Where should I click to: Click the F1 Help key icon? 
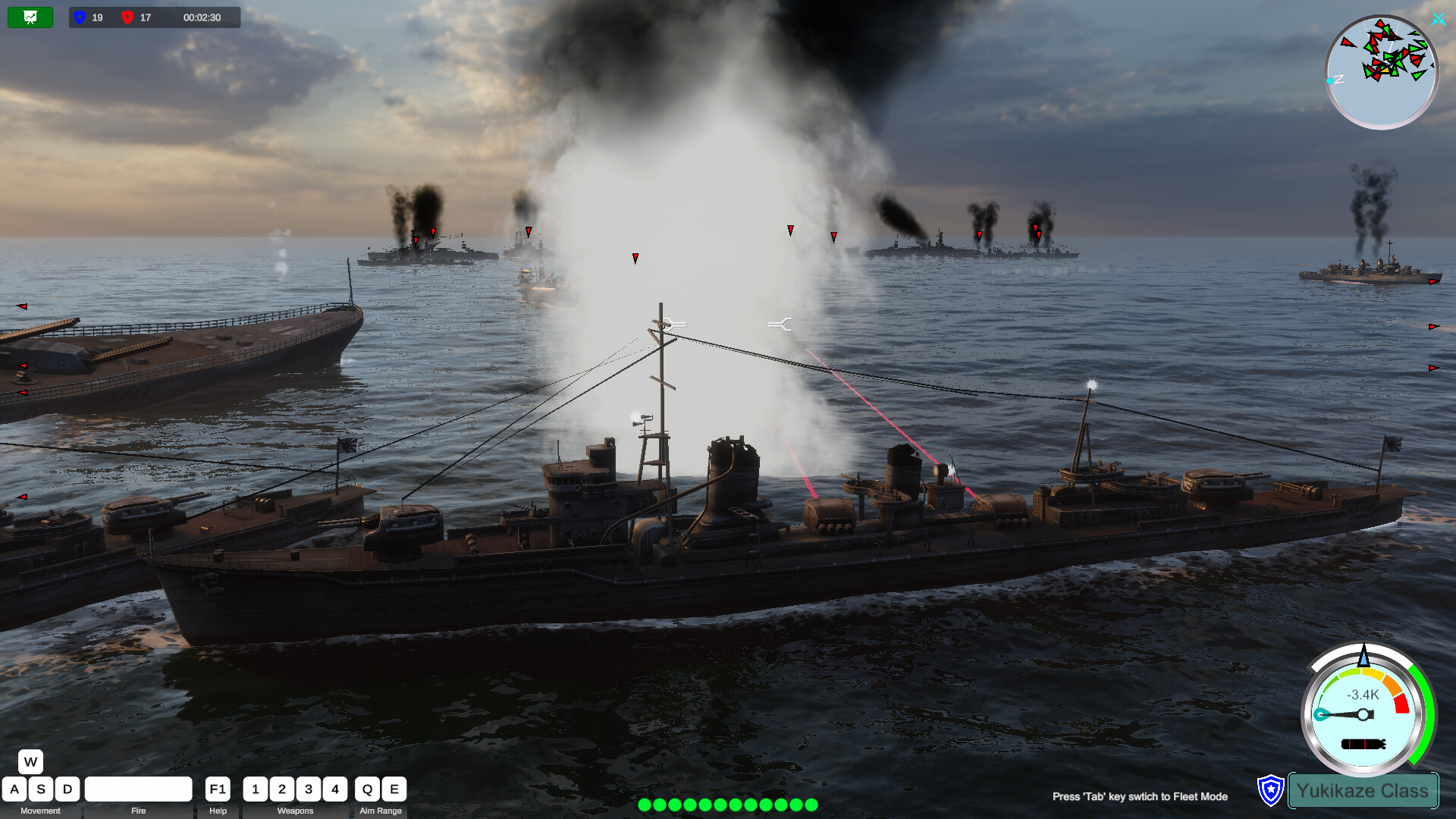pos(218,789)
